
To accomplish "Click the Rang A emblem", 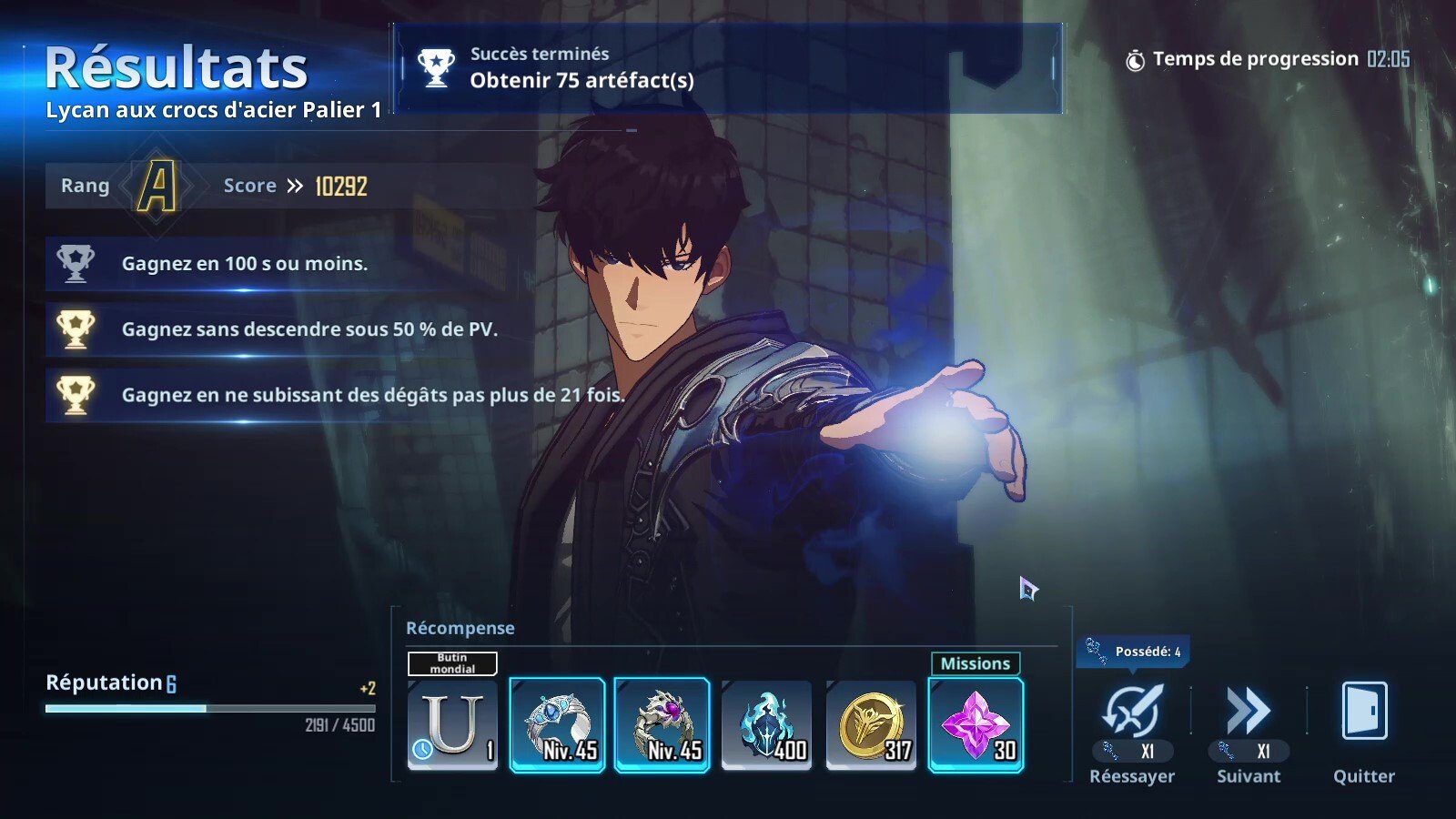I will tap(155, 185).
